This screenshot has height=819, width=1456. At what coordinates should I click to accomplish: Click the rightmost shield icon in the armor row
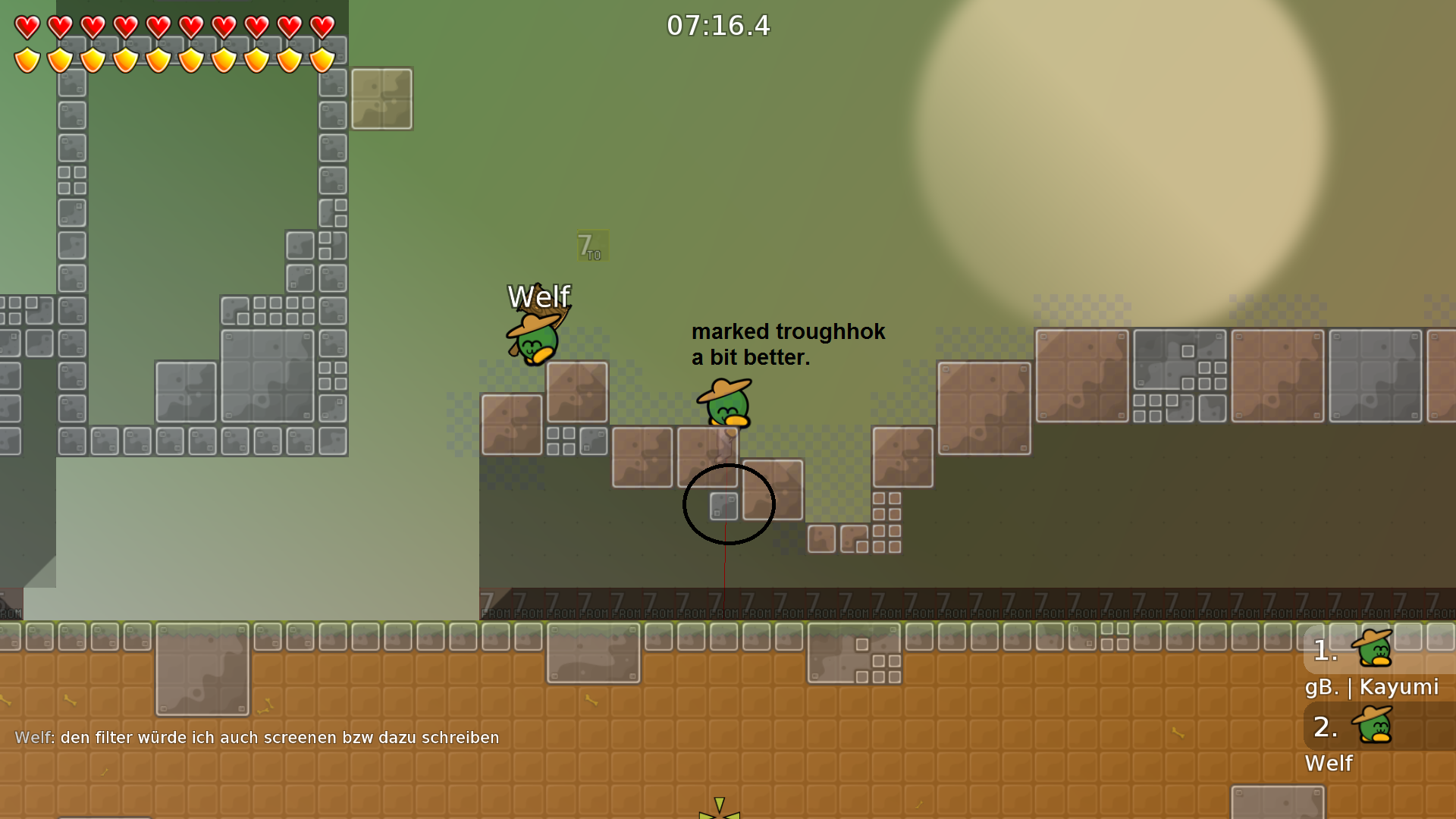(322, 59)
